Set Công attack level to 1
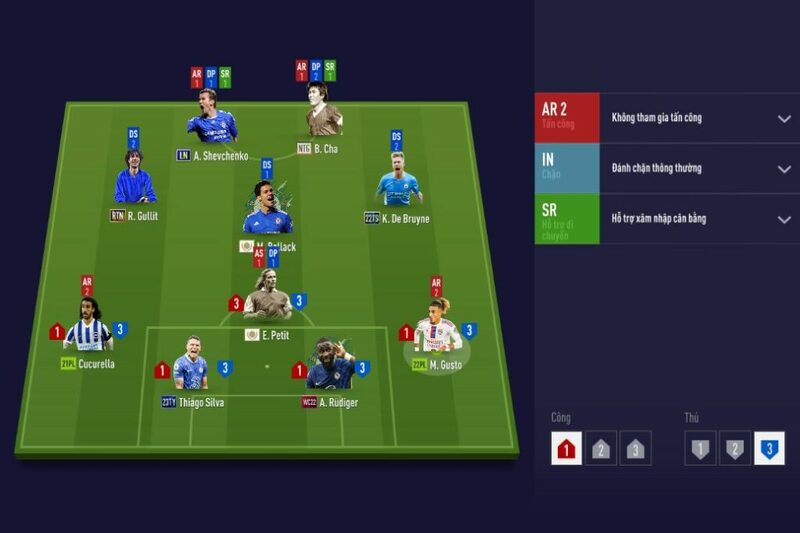Image resolution: width=800 pixels, height=533 pixels. (x=566, y=449)
